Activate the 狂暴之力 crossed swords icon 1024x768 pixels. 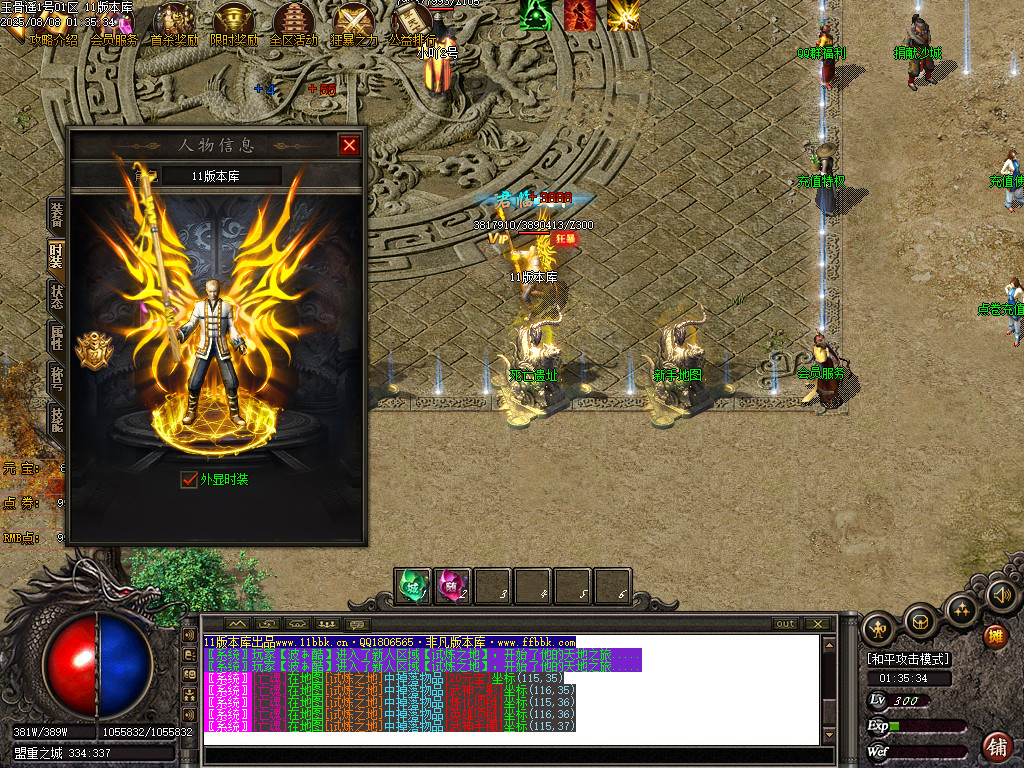[x=354, y=22]
